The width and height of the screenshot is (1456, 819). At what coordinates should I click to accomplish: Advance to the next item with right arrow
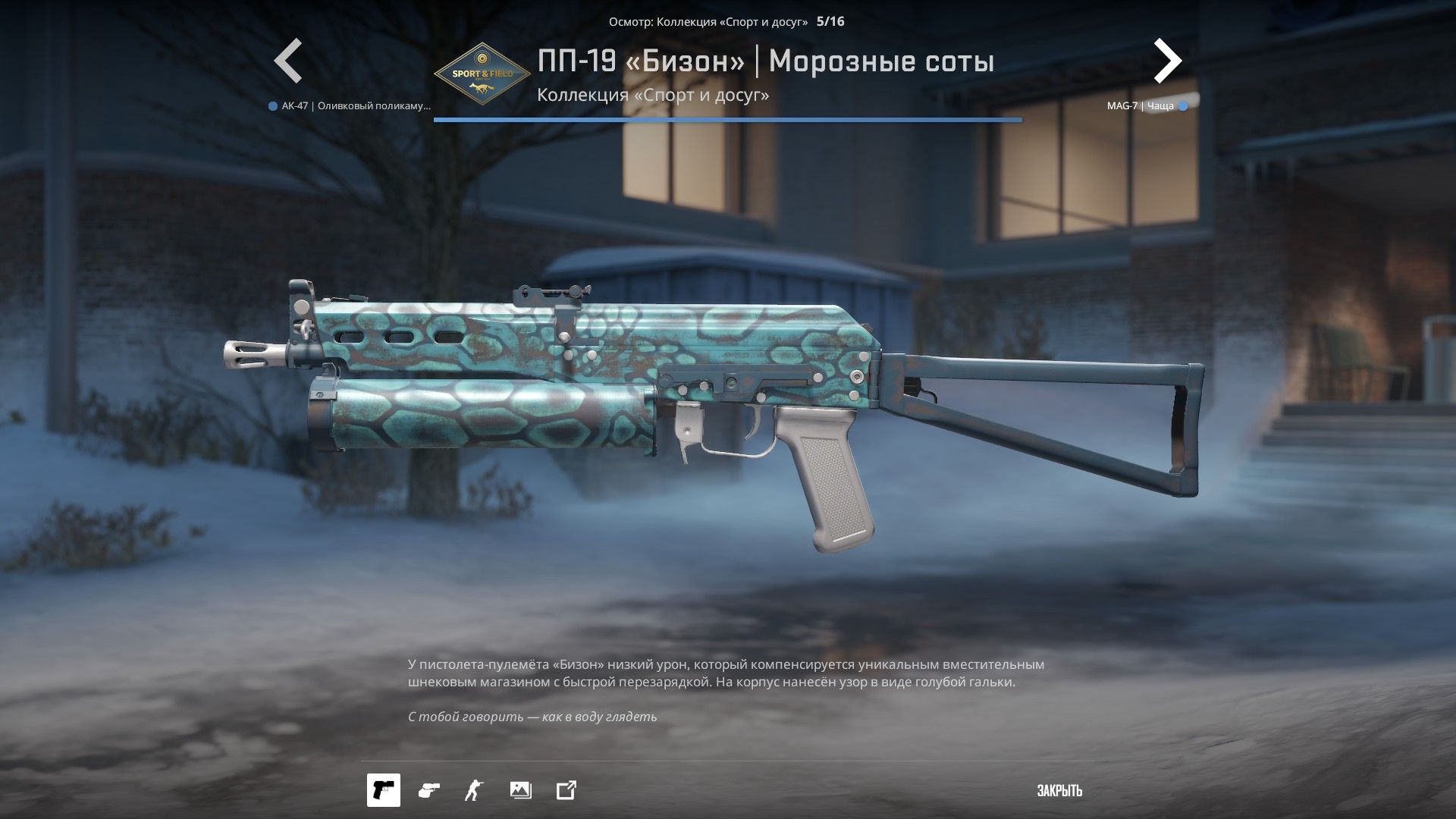[x=1167, y=61]
